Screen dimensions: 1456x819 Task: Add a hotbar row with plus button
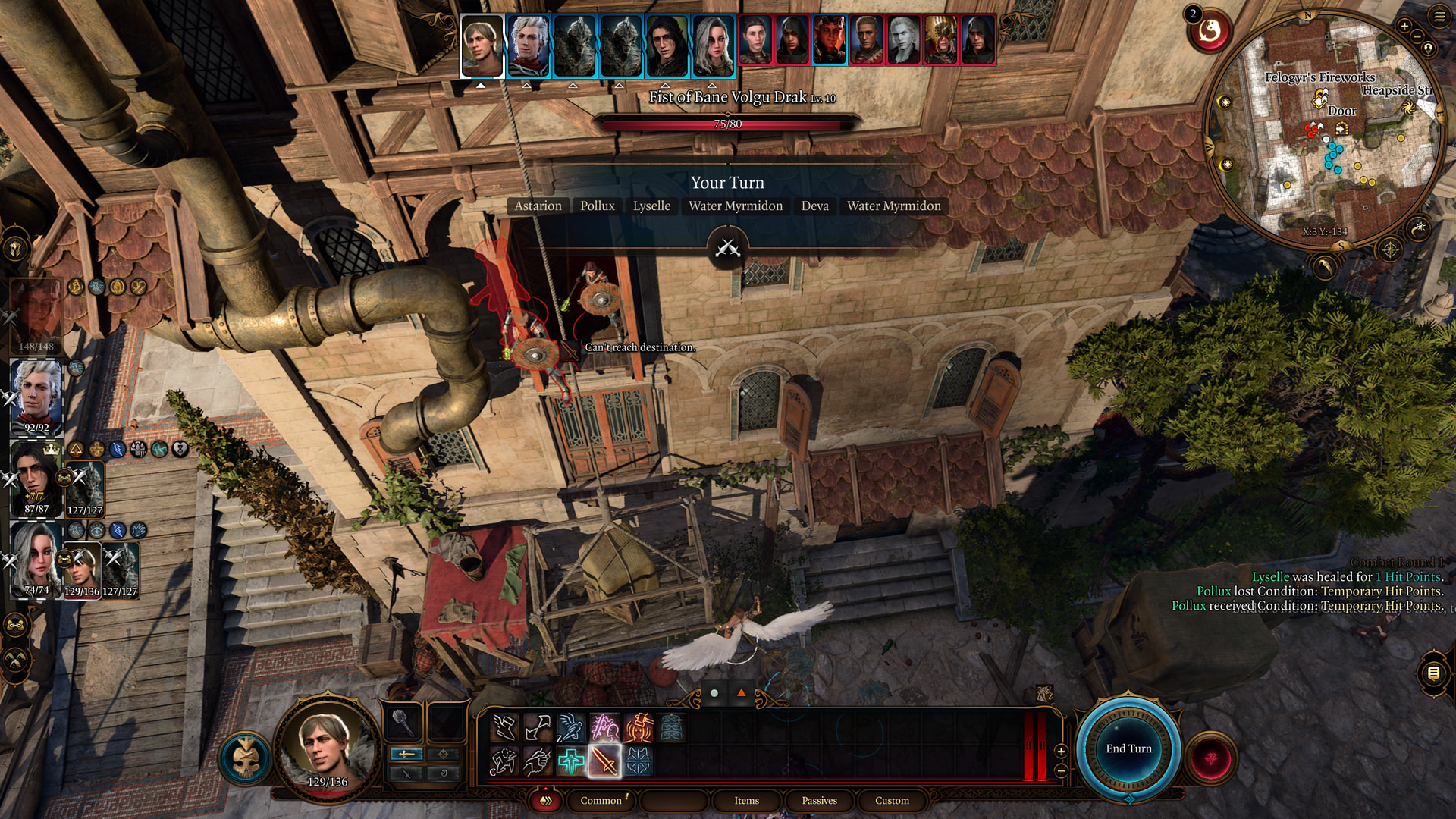pyautogui.click(x=1061, y=751)
